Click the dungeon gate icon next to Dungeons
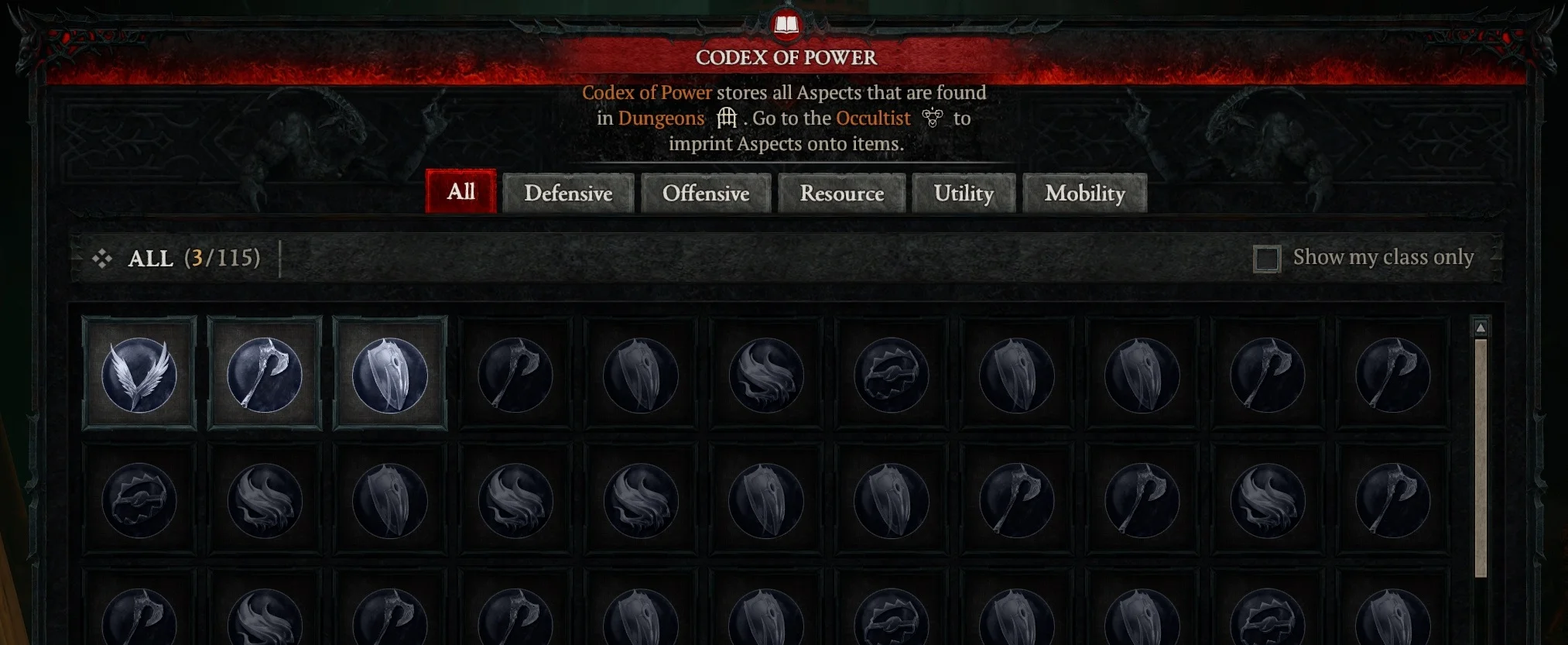 point(726,118)
